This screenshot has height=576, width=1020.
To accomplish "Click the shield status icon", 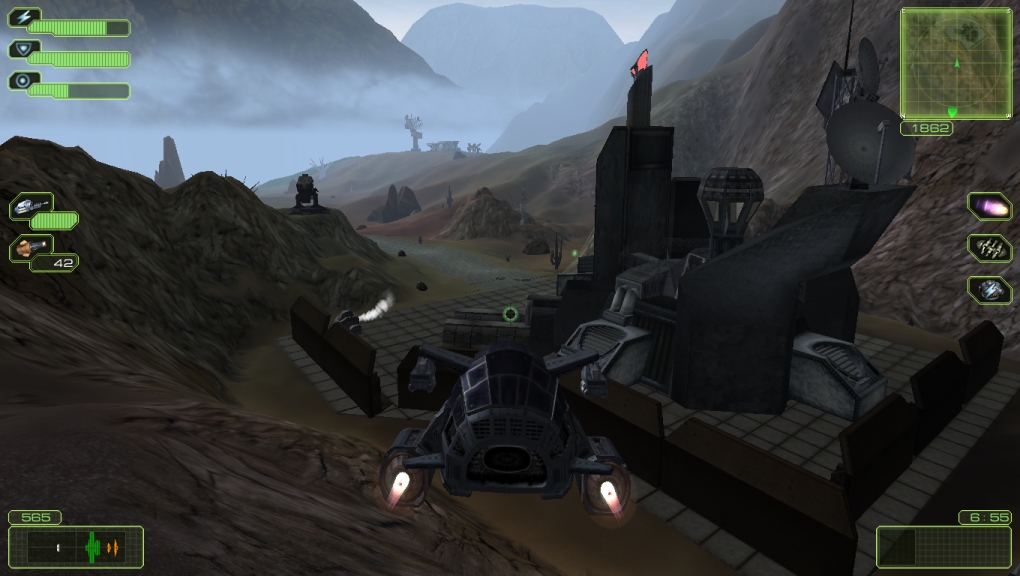I will (x=23, y=49).
